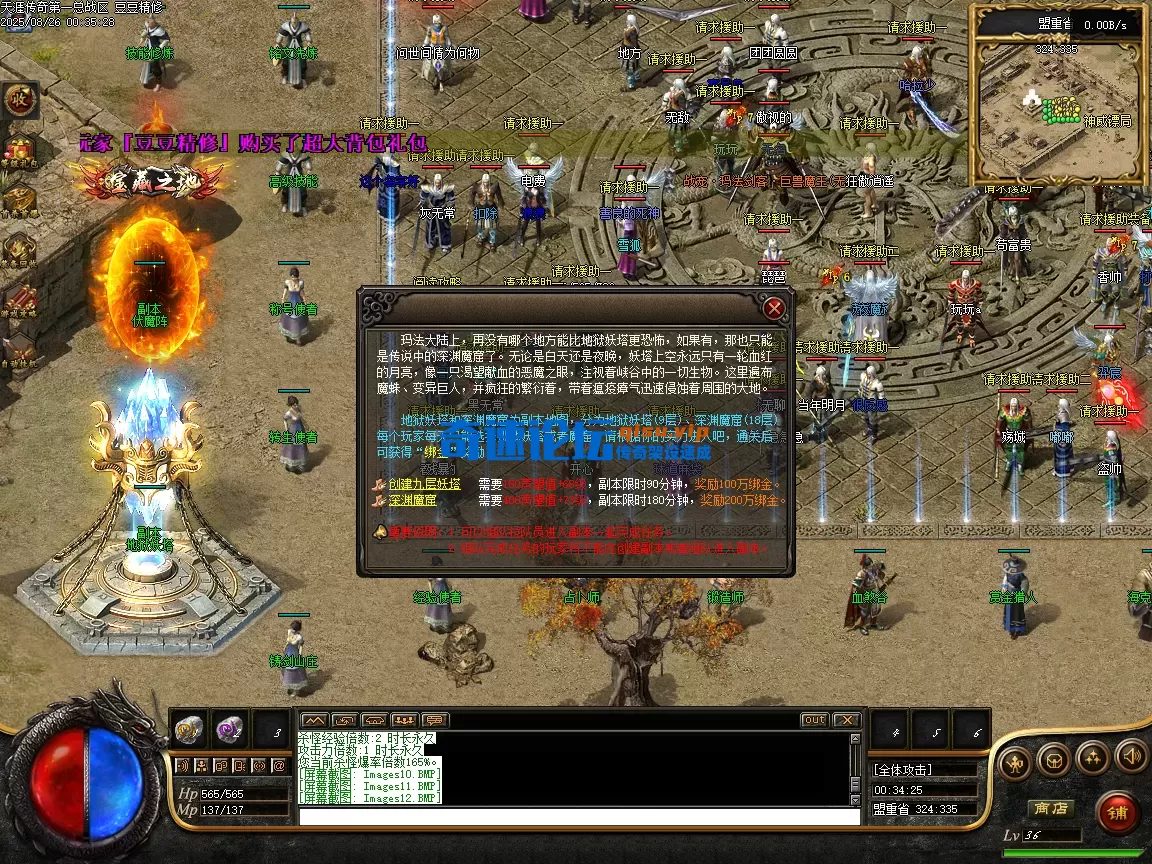The width and height of the screenshot is (1152, 864).
Task: Use the purple swirl item in hotbar
Action: tap(230, 729)
